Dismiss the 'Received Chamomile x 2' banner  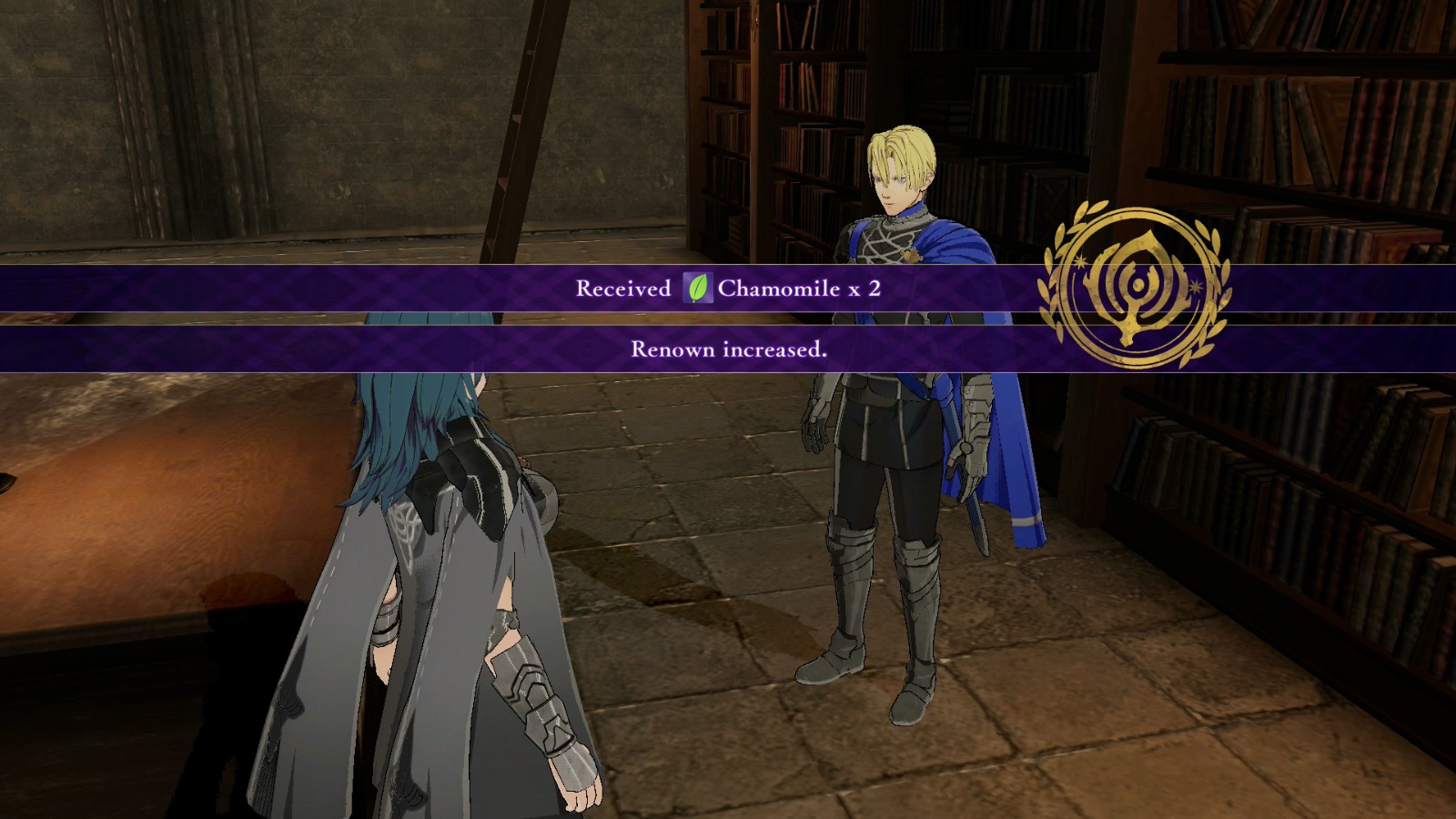[x=728, y=288]
